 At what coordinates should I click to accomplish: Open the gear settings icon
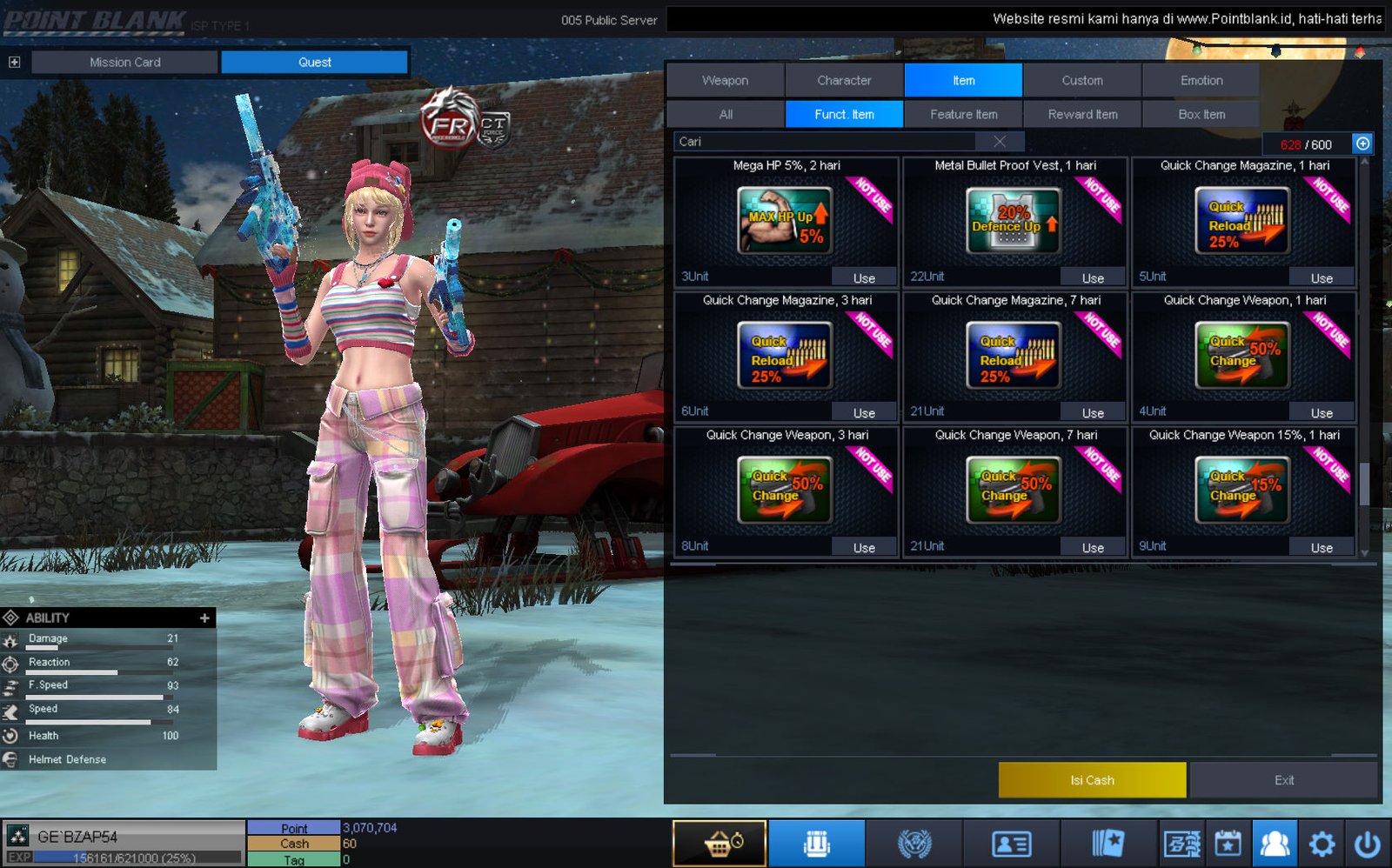tap(1322, 844)
